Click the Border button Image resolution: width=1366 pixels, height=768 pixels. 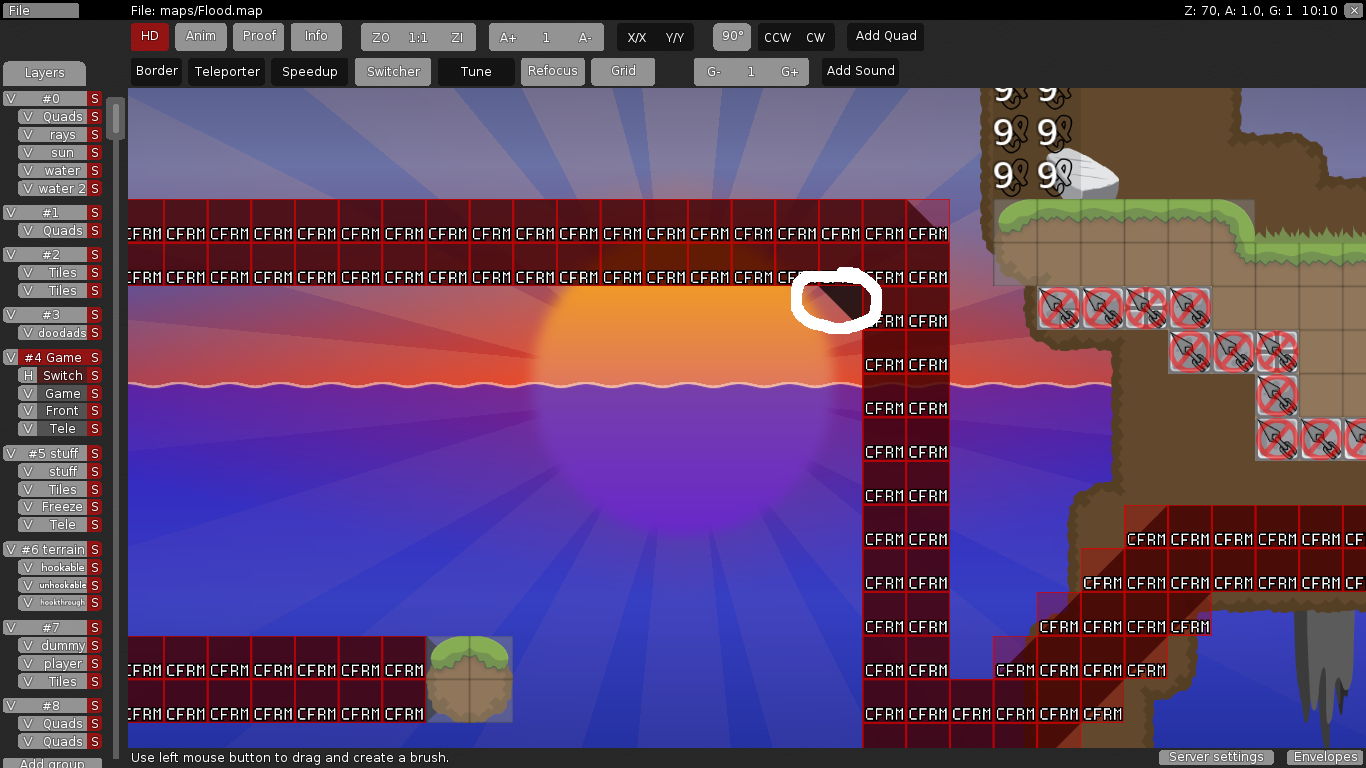point(156,71)
